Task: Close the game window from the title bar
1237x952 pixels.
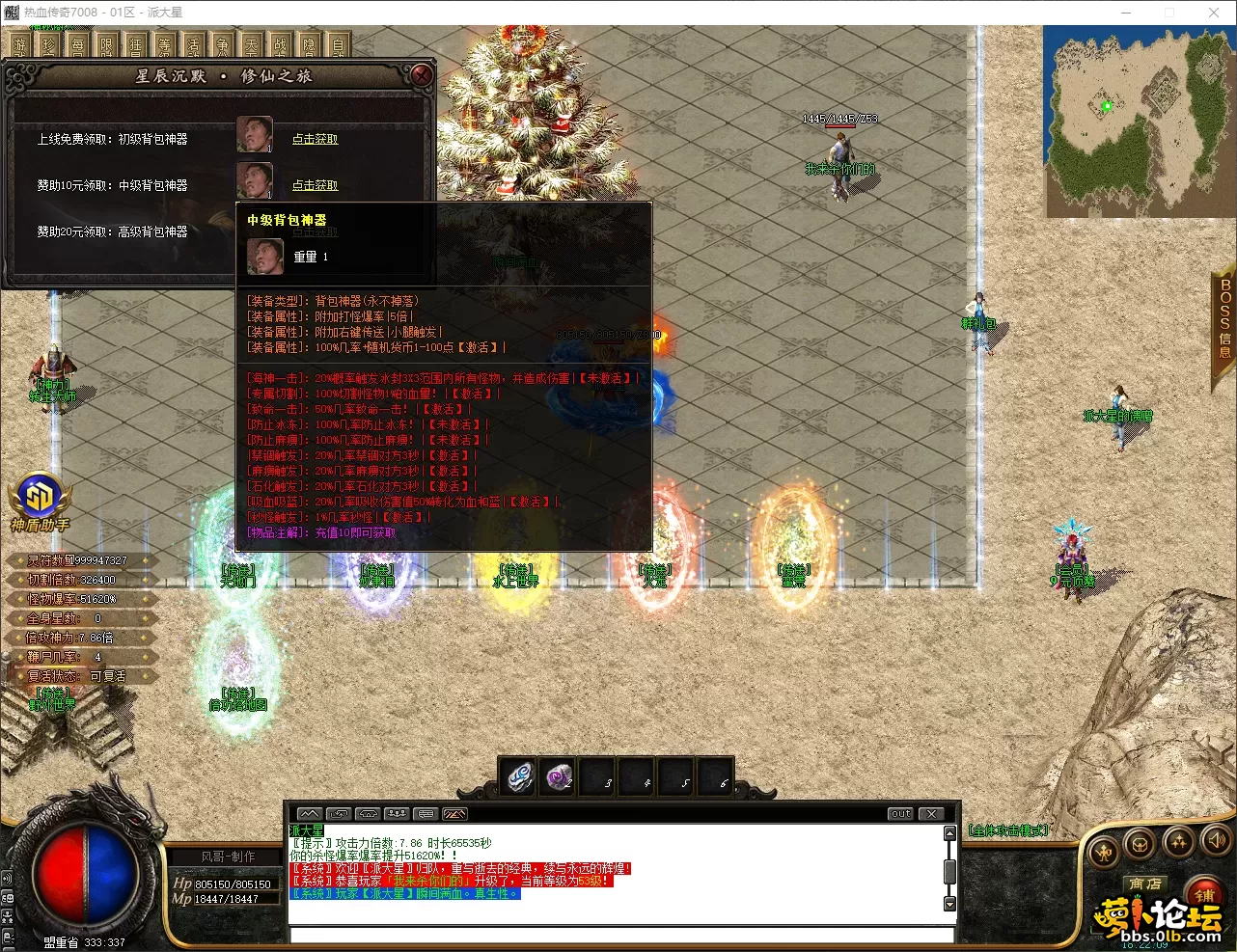Action: (x=1214, y=13)
